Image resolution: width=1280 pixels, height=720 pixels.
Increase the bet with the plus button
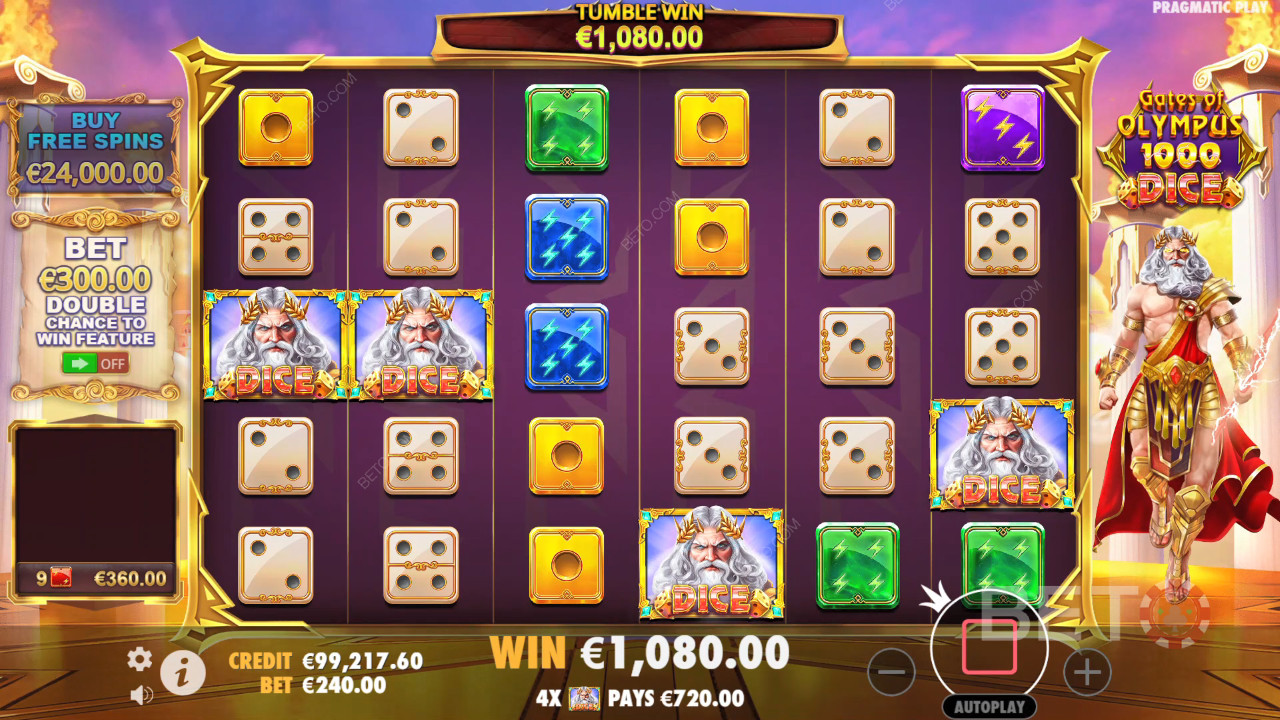coord(1087,672)
